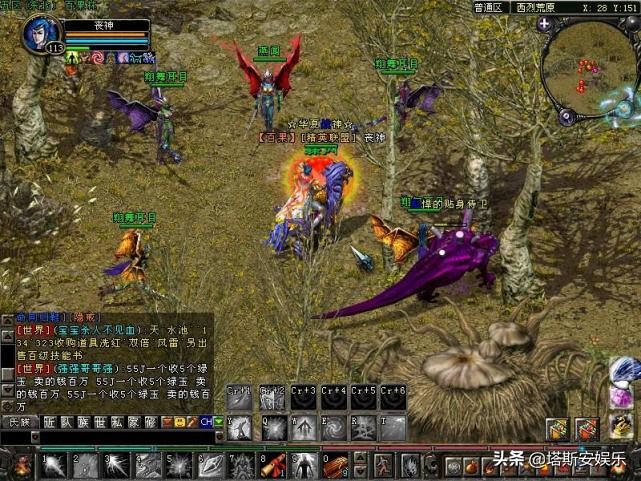Click the small orb button below the minimap
This screenshot has height=481, width=641.
click(x=566, y=115)
